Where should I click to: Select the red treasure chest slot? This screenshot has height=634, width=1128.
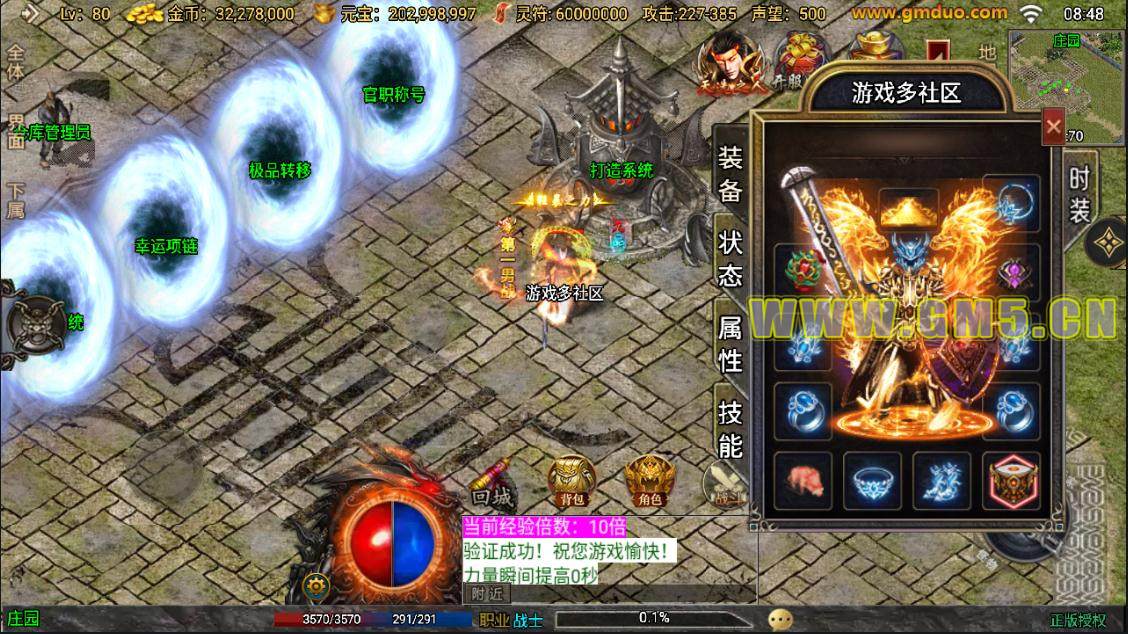(x=1011, y=479)
